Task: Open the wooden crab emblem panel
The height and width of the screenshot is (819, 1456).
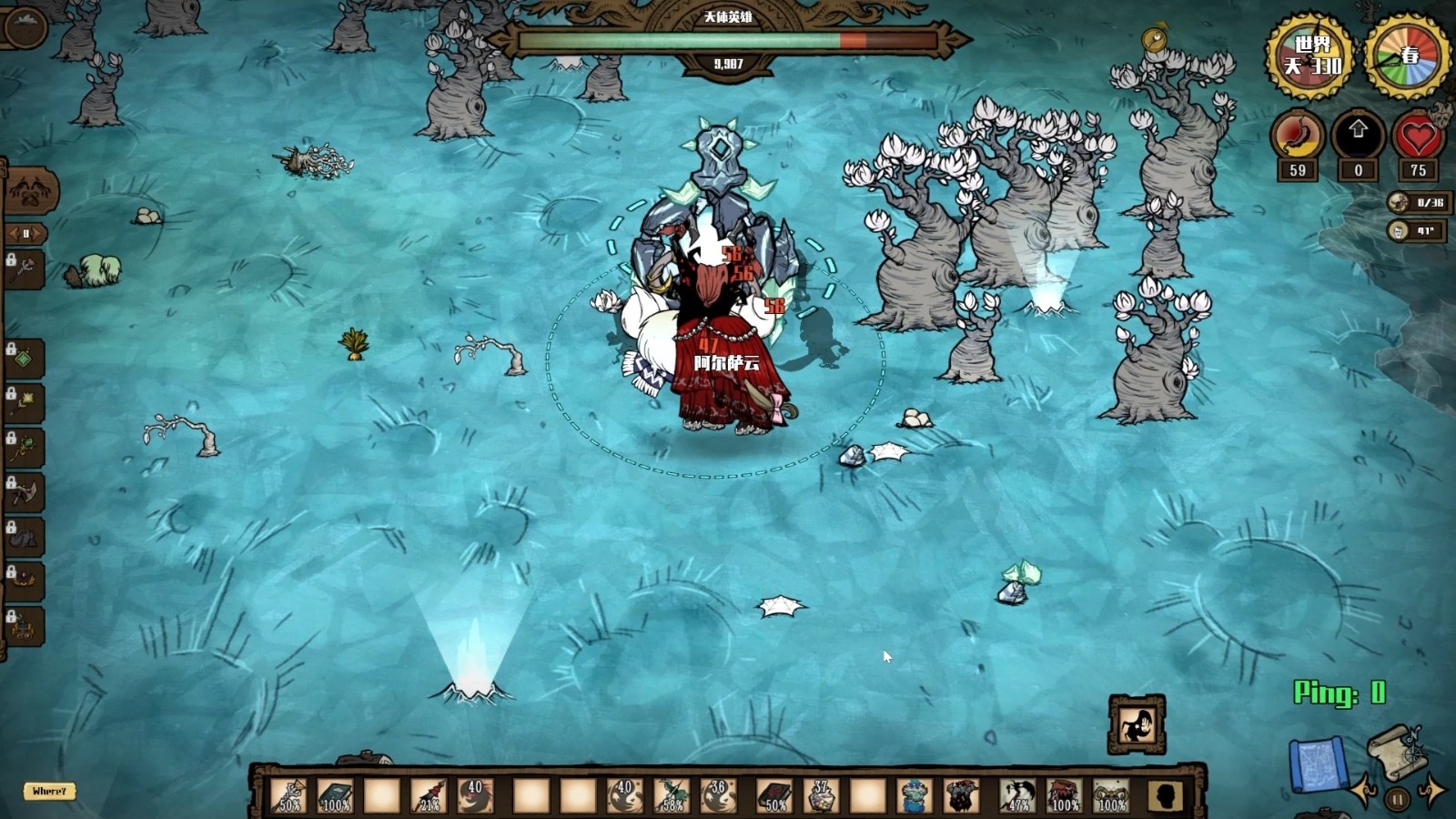Action: pyautogui.click(x=31, y=191)
